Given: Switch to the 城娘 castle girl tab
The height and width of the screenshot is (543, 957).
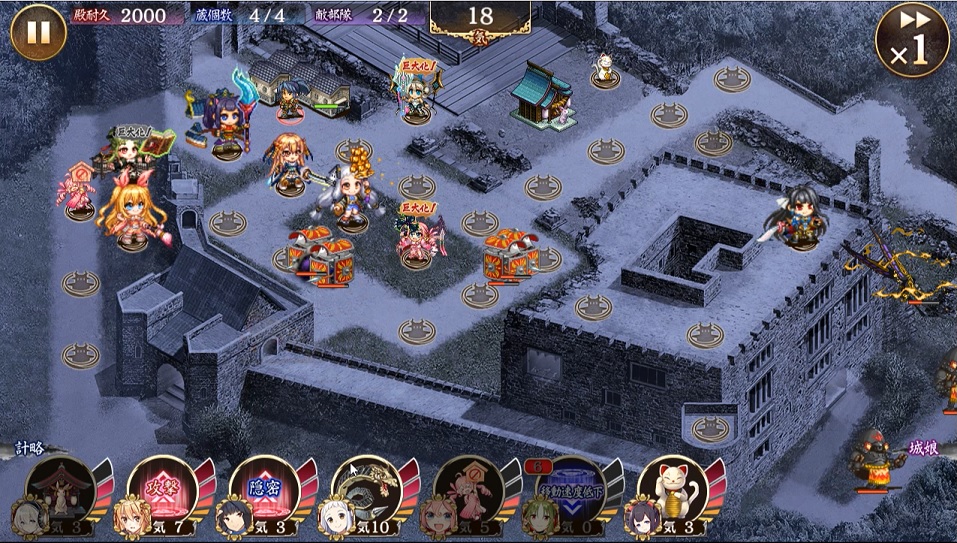Looking at the screenshot, I should point(926,449).
